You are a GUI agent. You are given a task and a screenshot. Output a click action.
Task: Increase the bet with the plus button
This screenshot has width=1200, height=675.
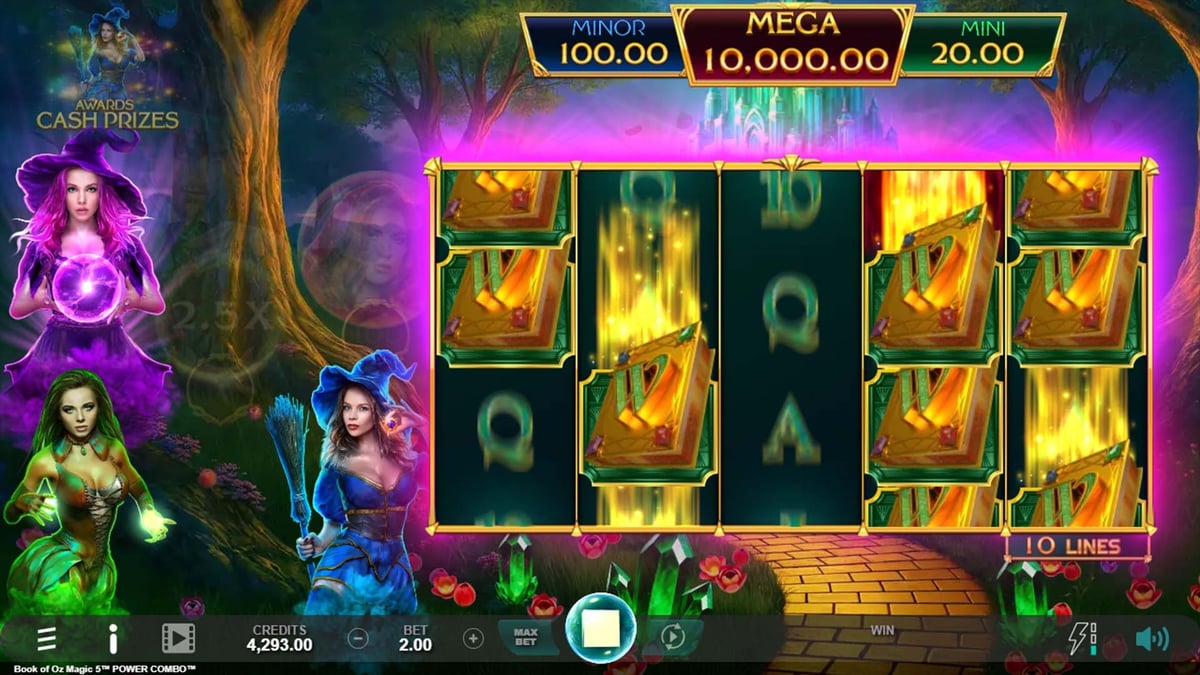pyautogui.click(x=473, y=638)
